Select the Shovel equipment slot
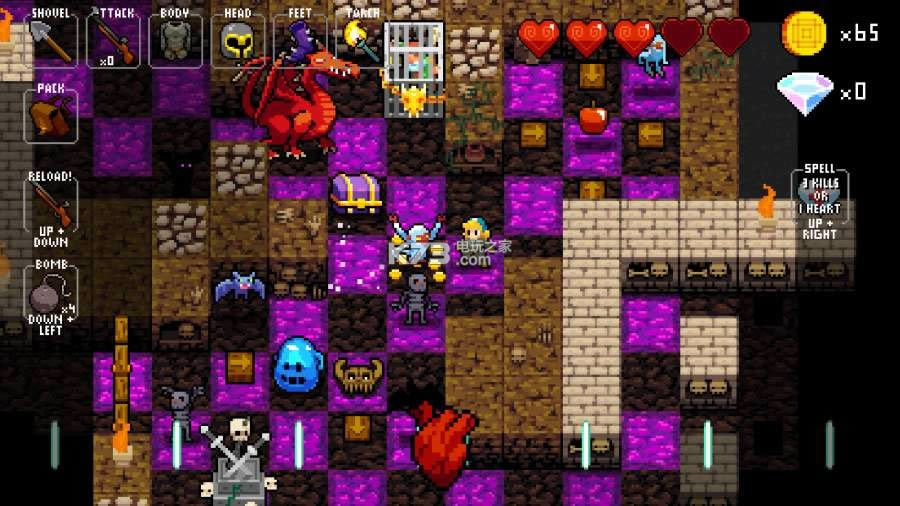This screenshot has height=506, width=900. click(52, 40)
